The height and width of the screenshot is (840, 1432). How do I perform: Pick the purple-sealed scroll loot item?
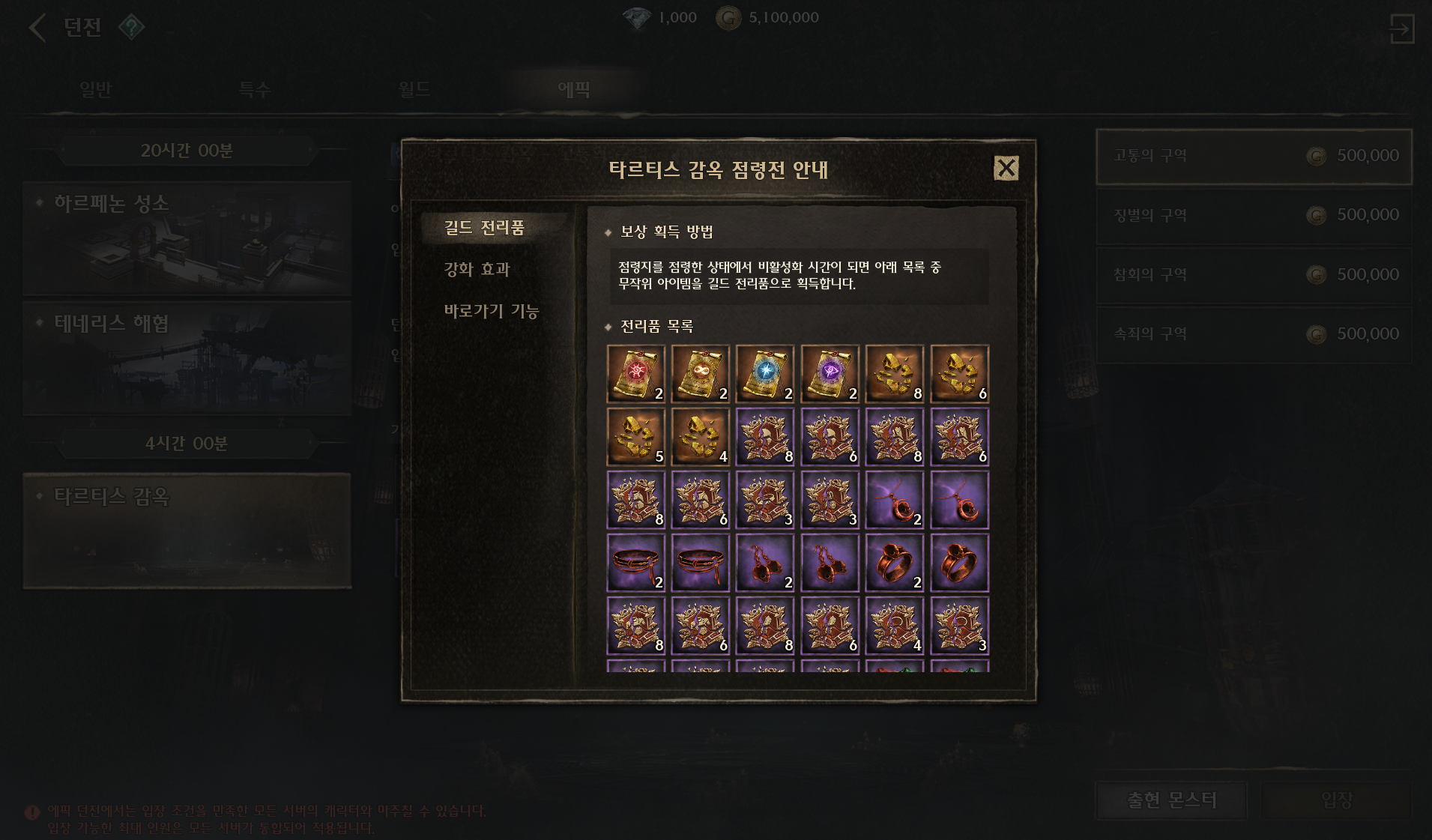(830, 374)
